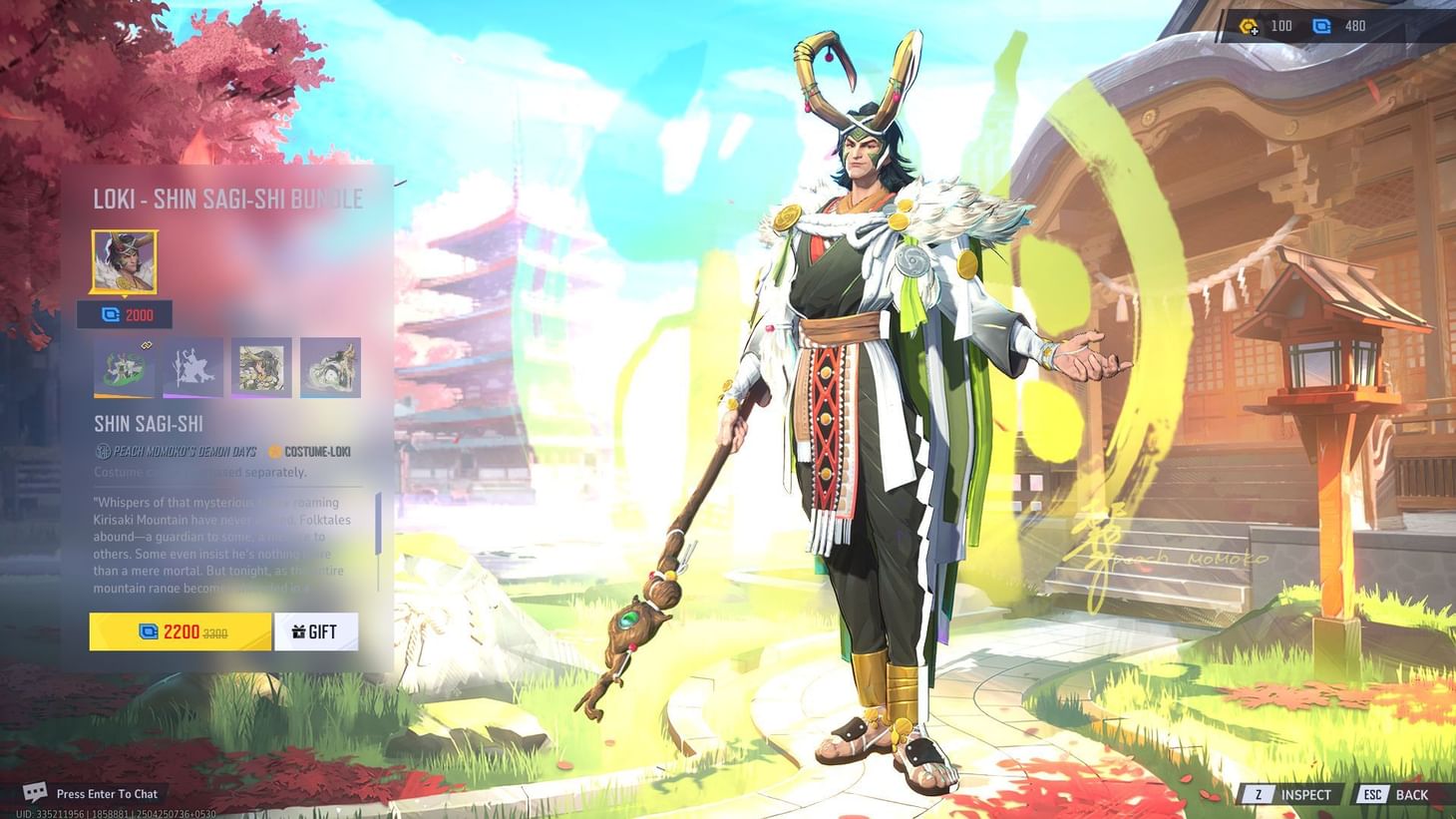Click the chat bubble icon near Press Enter
Image resolution: width=1456 pixels, height=819 pixels.
37,793
